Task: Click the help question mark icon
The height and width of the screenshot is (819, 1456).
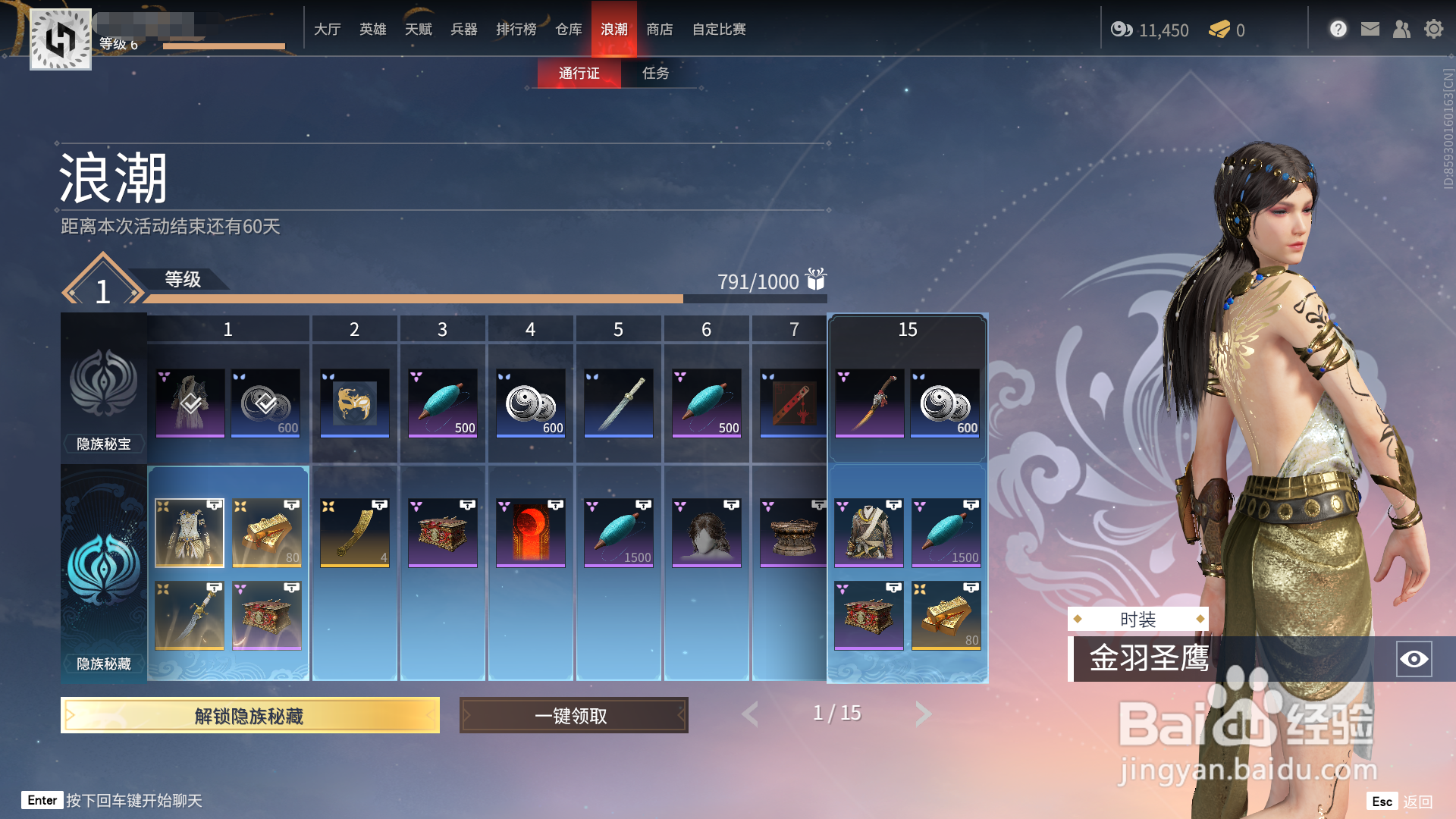Action: coord(1338,29)
